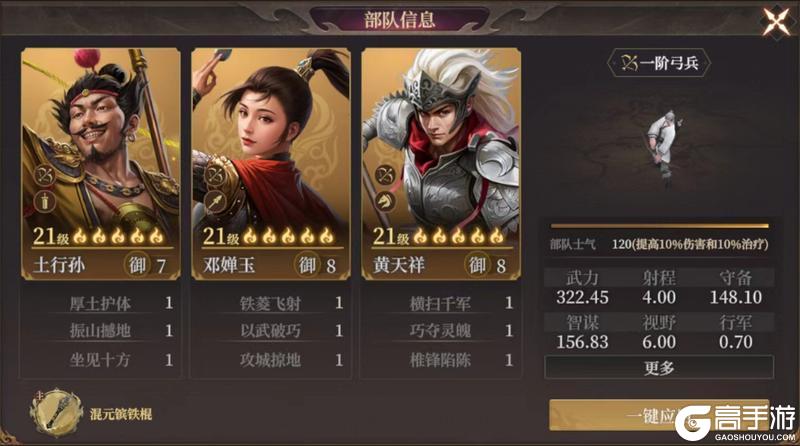Tap the gold one-key button at bottom right
Image resolution: width=800 pixels, height=446 pixels.
click(640, 414)
